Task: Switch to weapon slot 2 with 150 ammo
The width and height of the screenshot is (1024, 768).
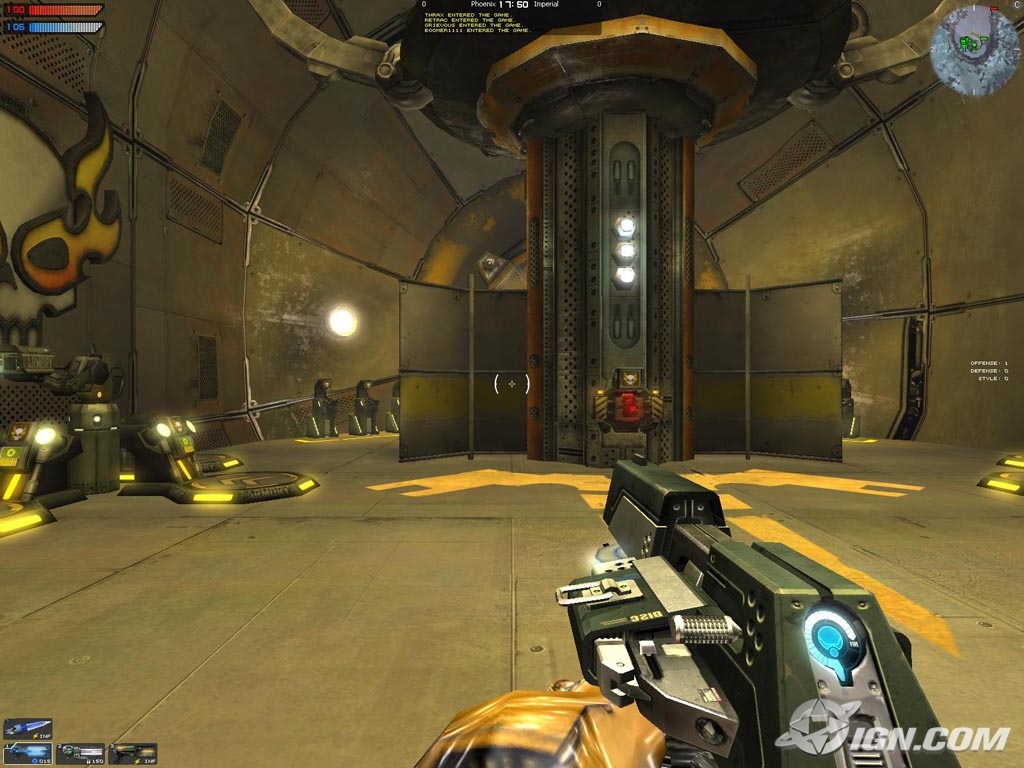Action: pyautogui.click(x=80, y=753)
